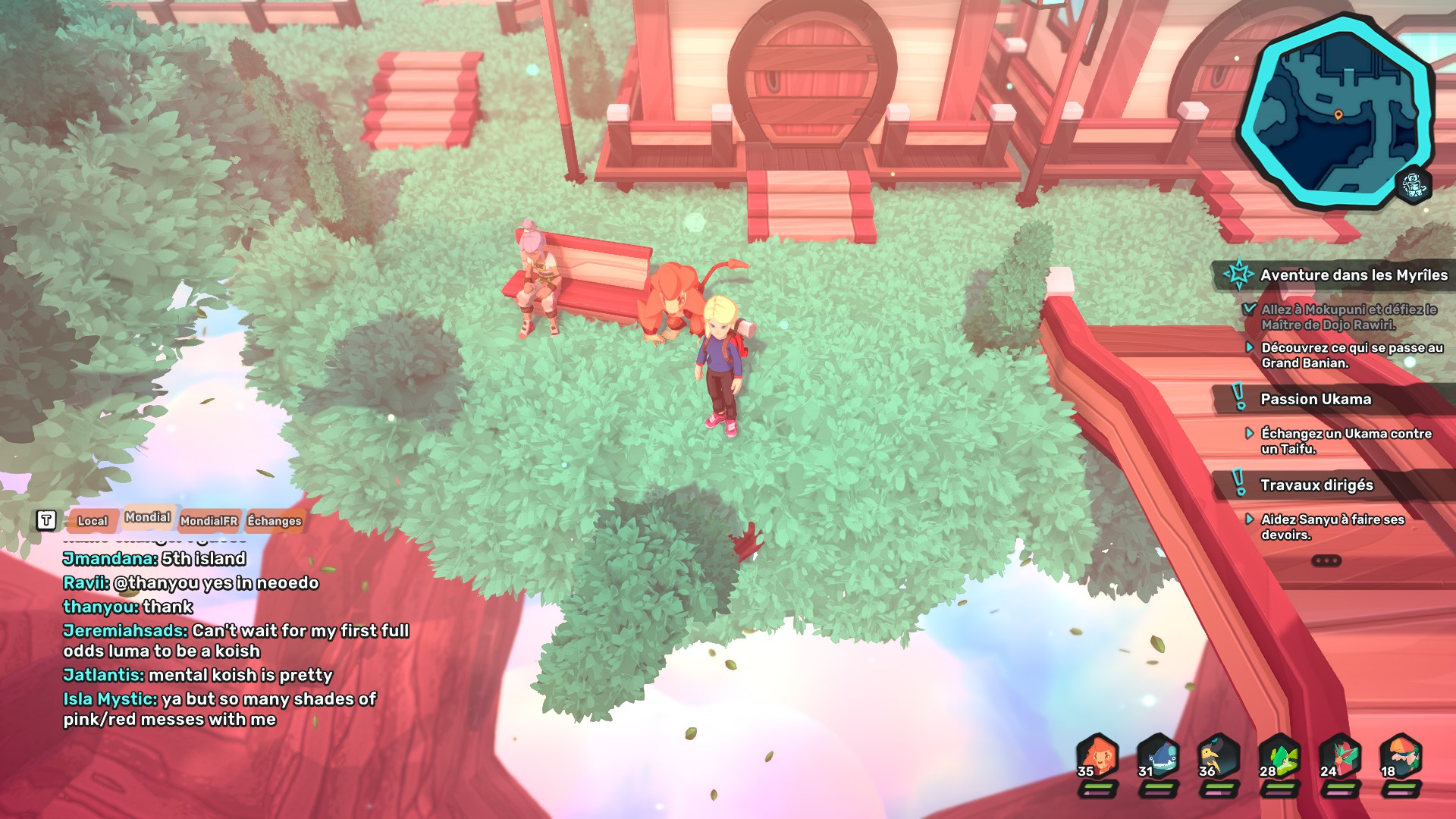
Task: Click Isla Mystic's name in chat
Action: tap(110, 699)
